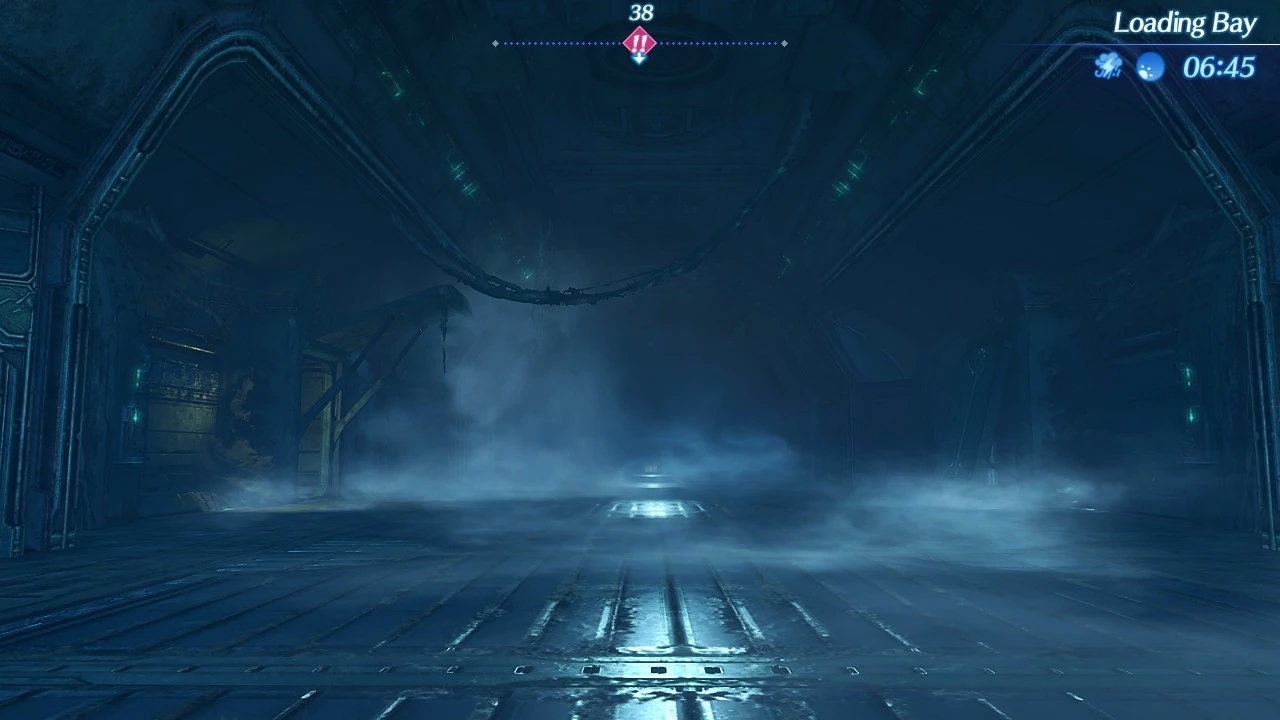Click the pink "!!" quest marker diamond
Viewport: 1280px width, 720px height.
[x=638, y=42]
